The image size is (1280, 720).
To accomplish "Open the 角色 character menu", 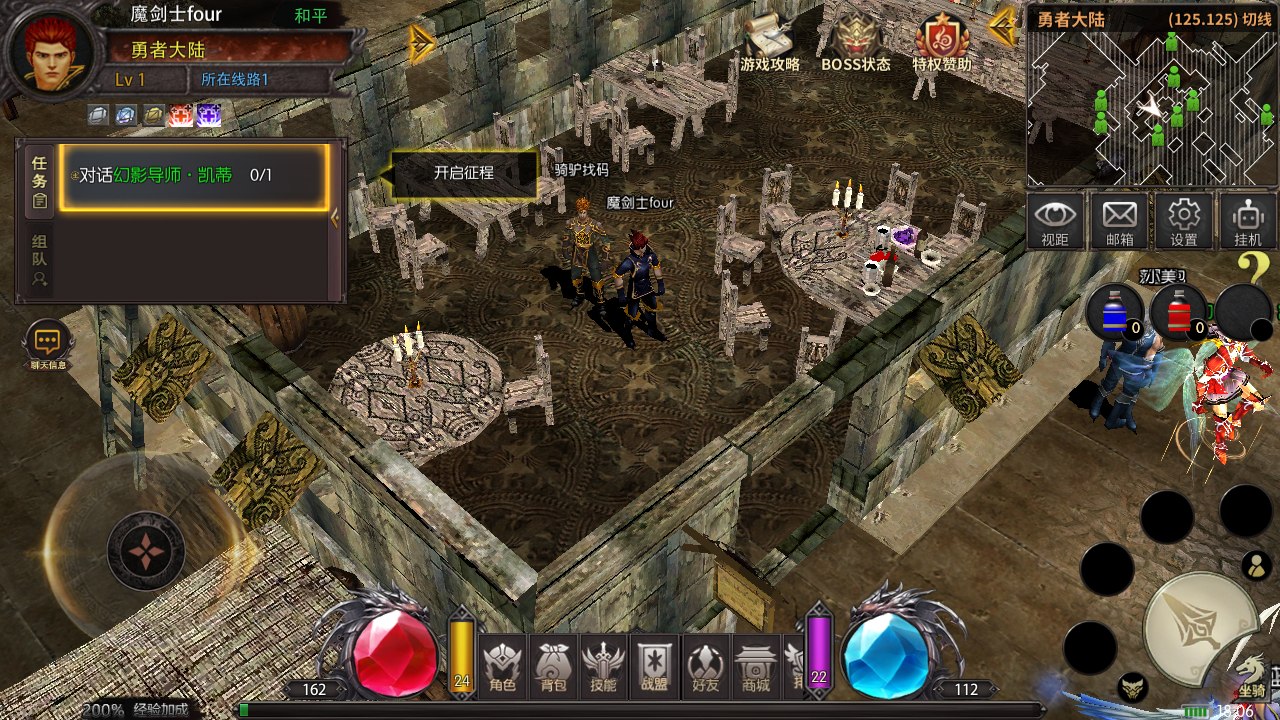I will coord(503,667).
